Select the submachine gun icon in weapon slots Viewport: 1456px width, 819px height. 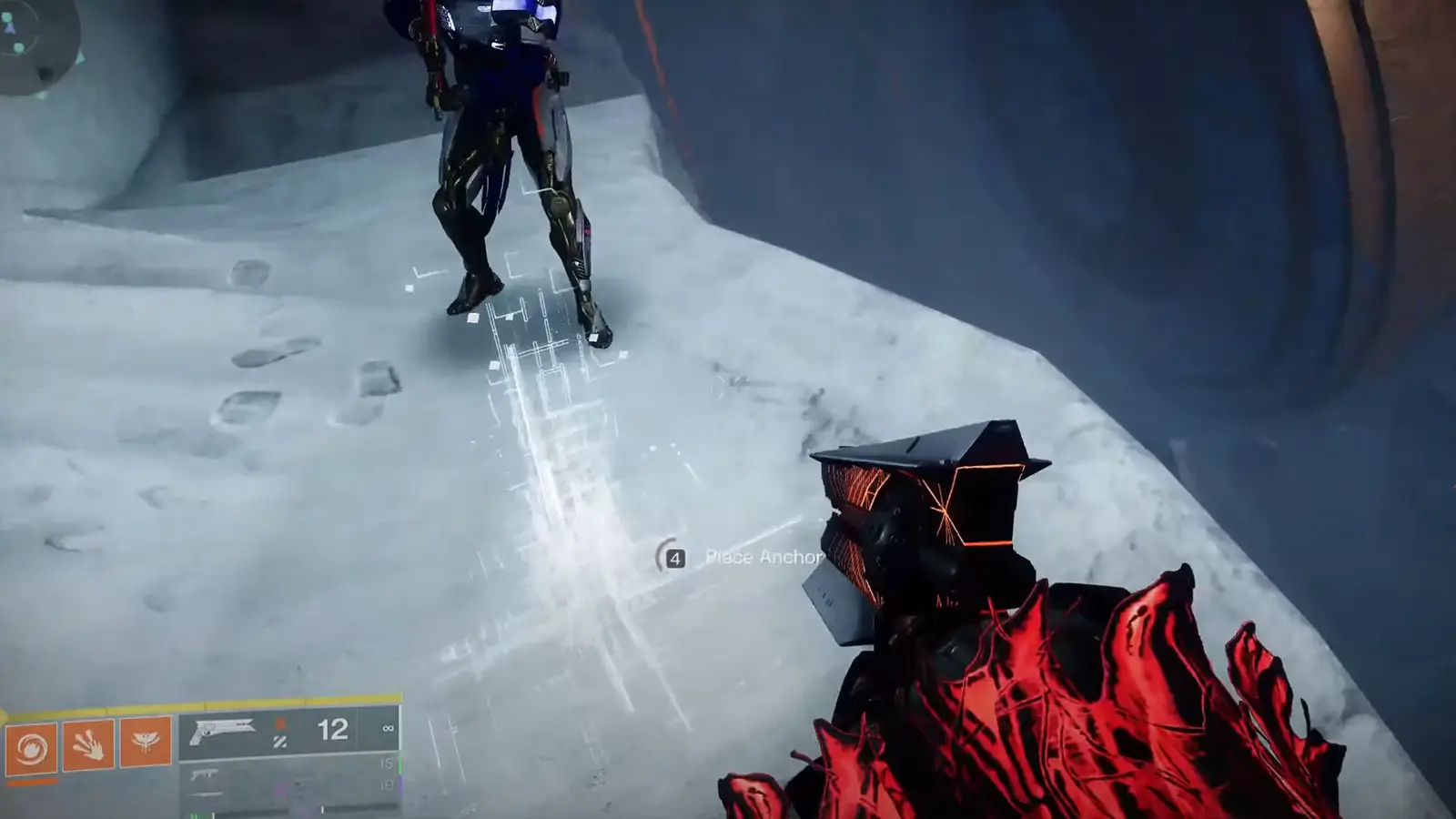[203, 775]
